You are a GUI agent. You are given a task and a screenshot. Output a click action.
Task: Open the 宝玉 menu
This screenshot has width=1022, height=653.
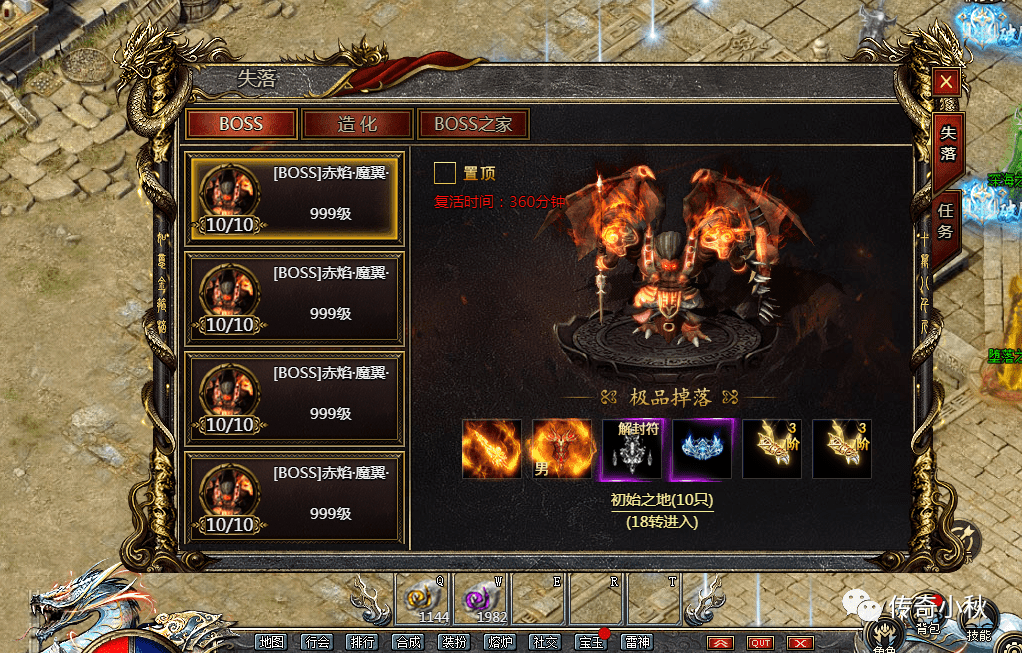click(591, 642)
